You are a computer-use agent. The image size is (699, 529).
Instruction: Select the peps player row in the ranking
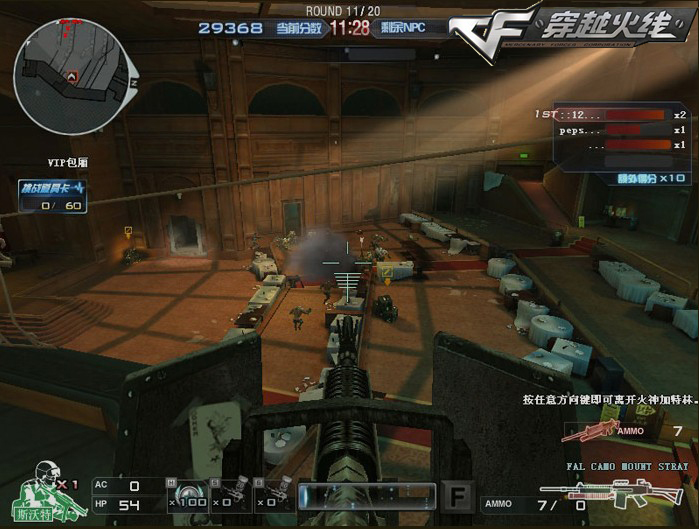[612, 130]
